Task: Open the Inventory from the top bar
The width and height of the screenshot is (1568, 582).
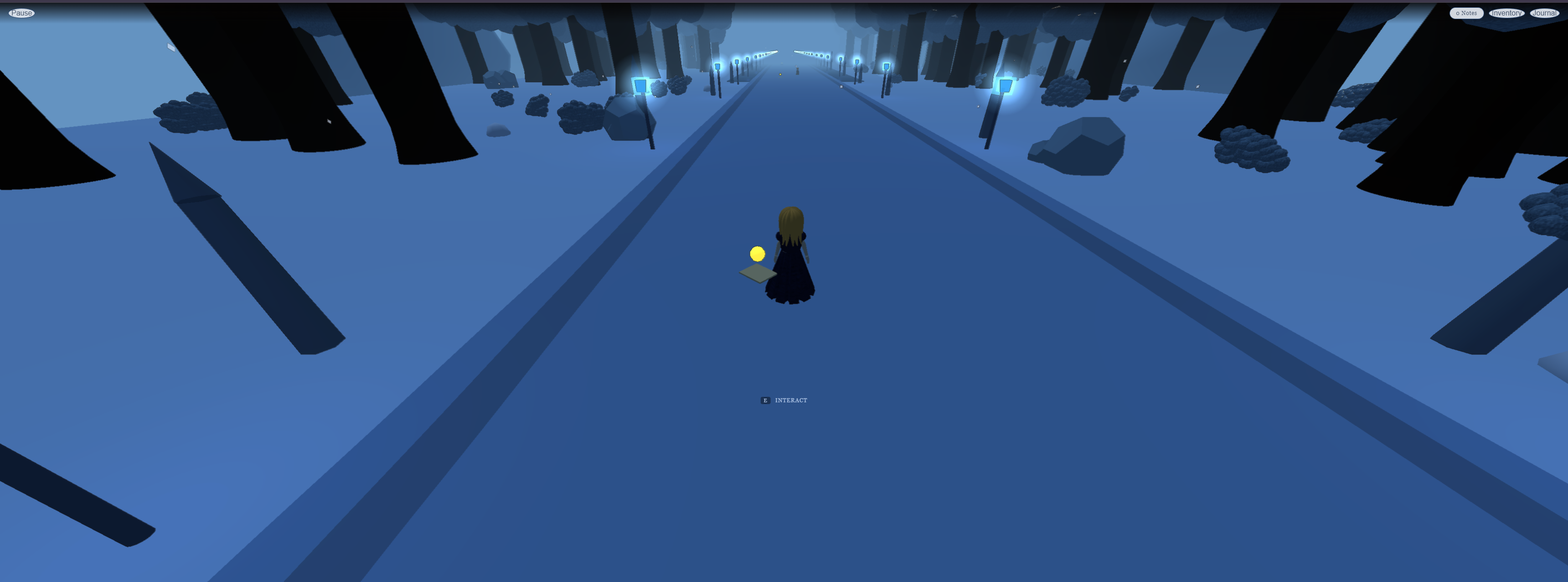Action: tap(1506, 13)
